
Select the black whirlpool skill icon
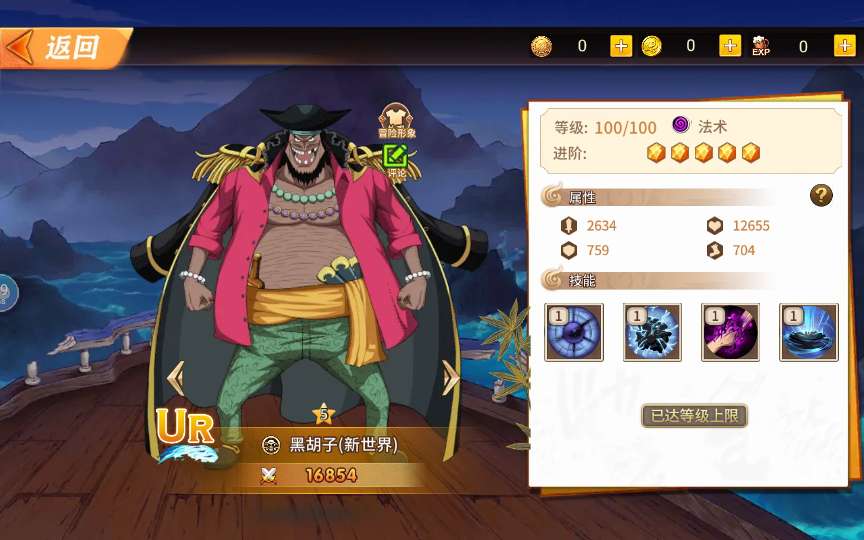[809, 332]
